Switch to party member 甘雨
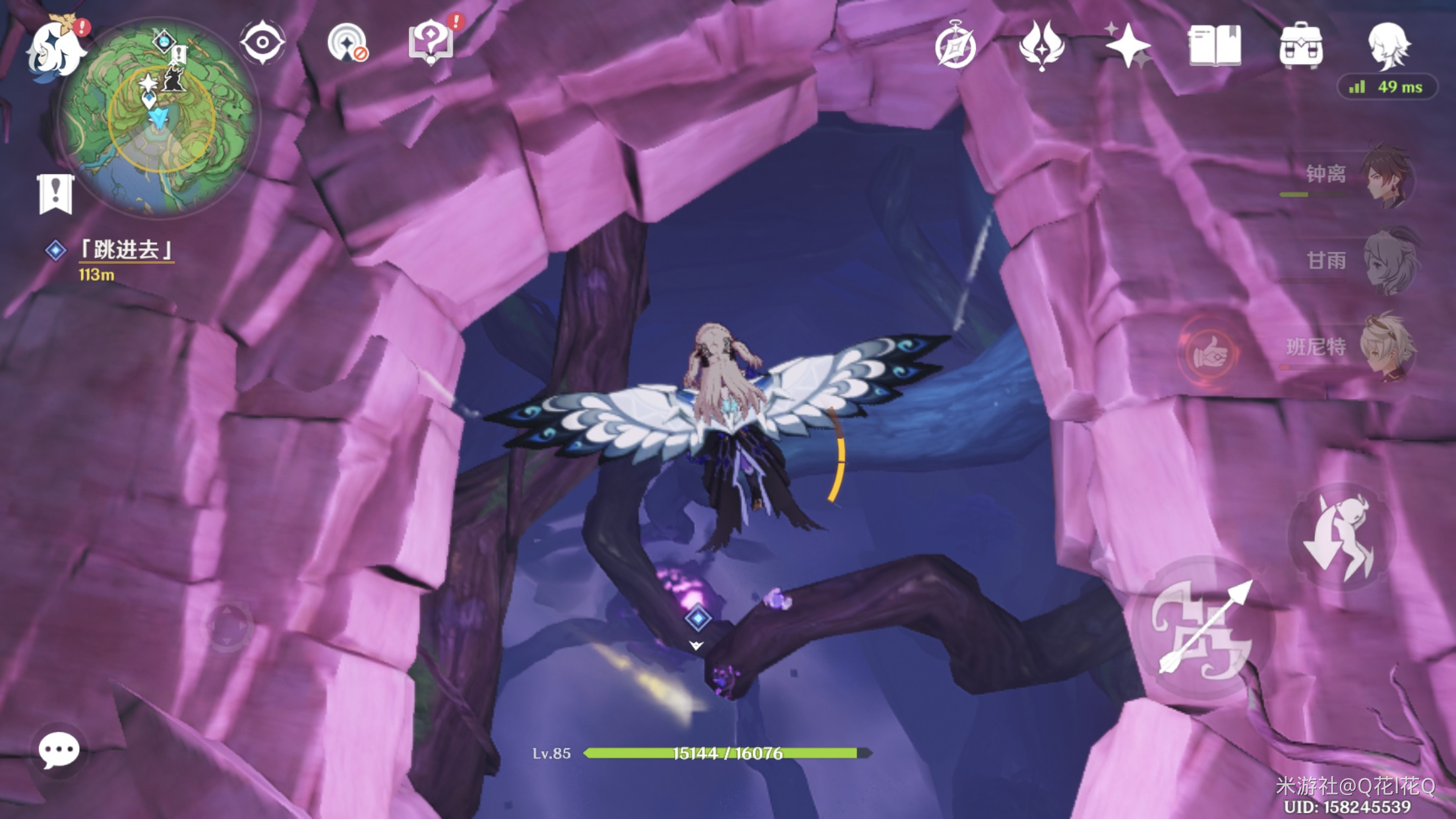 [x=1385, y=261]
